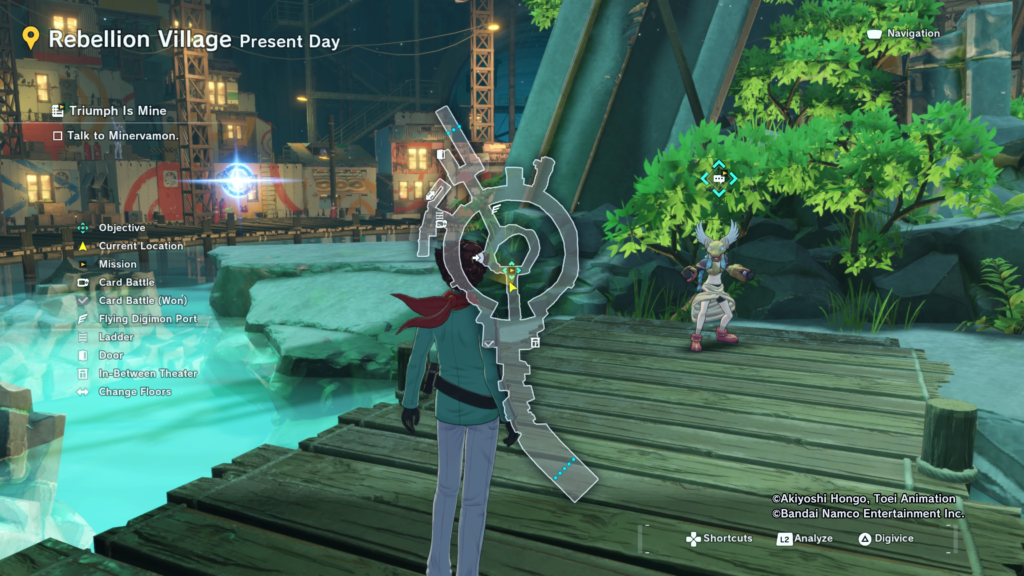Pick the Card Battle (Won) legend entry
The width and height of the screenshot is (1024, 576).
click(143, 301)
